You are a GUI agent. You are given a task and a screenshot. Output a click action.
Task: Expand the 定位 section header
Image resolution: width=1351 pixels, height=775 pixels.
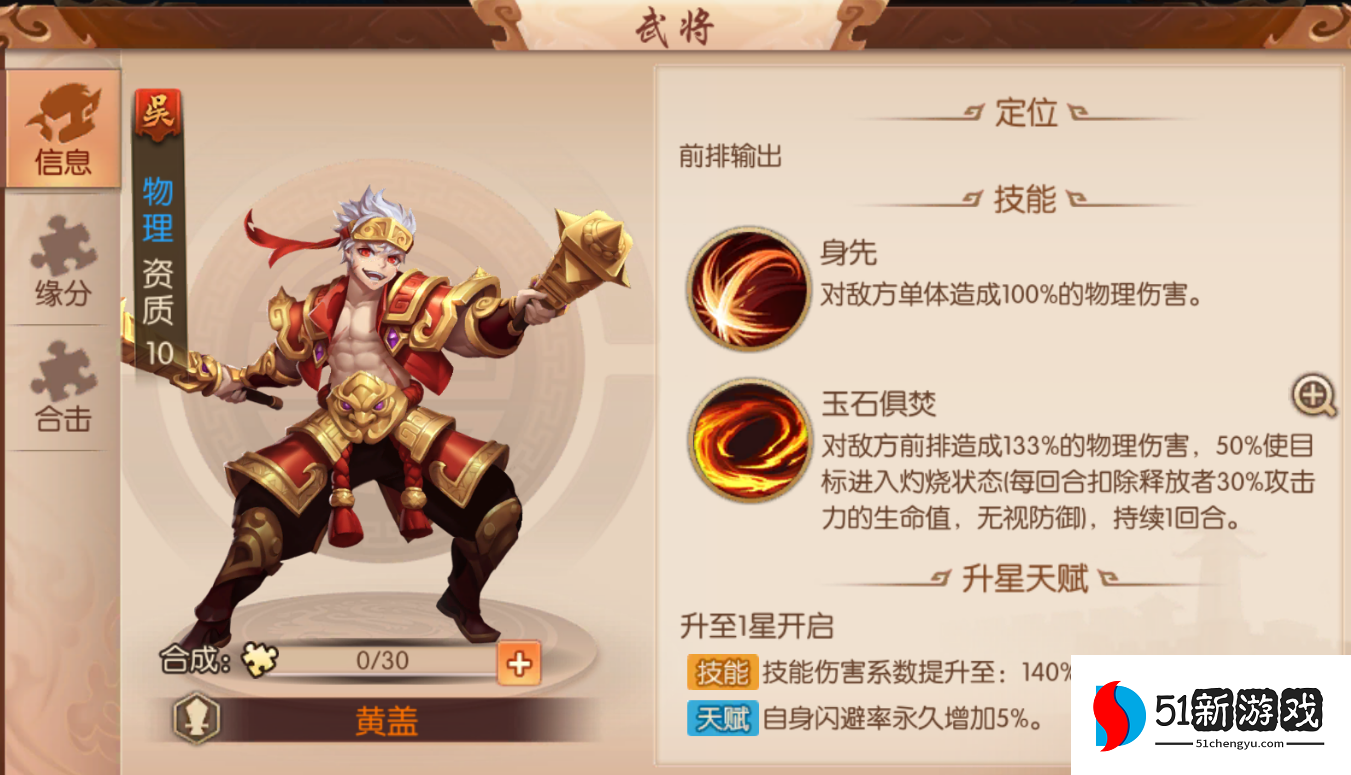pos(1023,113)
